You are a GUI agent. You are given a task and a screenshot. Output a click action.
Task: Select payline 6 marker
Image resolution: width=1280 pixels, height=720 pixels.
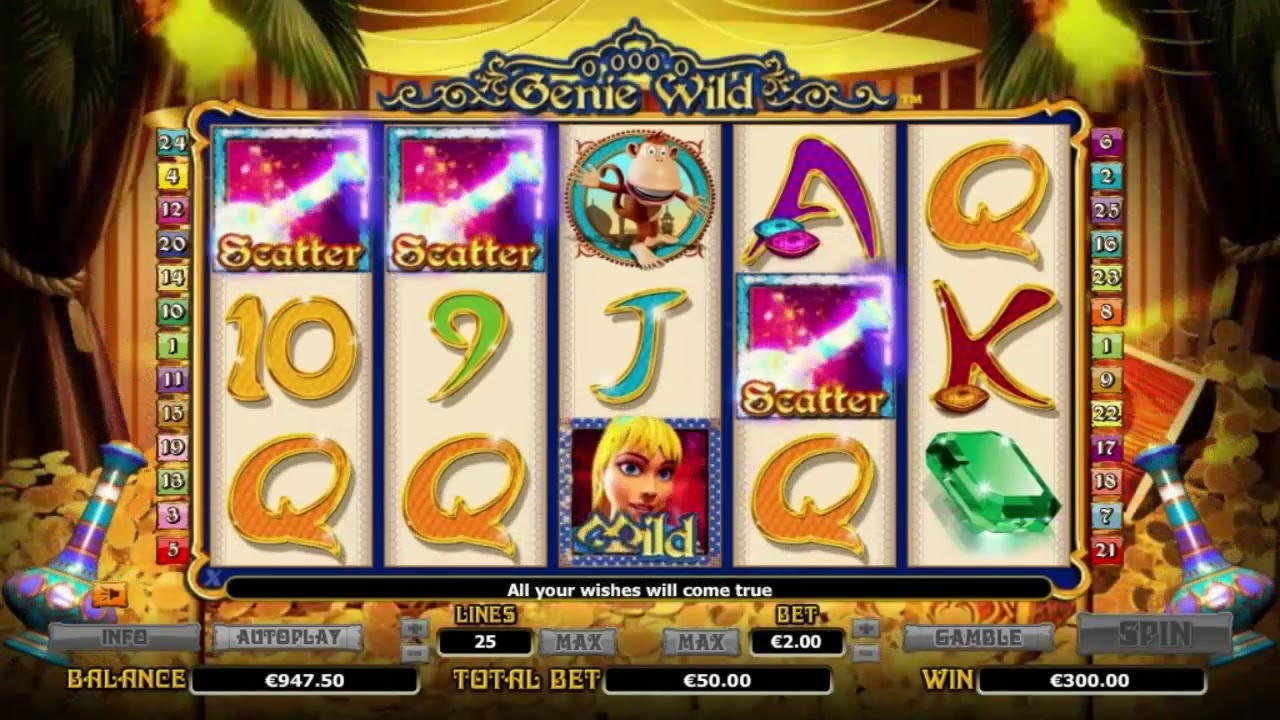pyautogui.click(x=1107, y=142)
